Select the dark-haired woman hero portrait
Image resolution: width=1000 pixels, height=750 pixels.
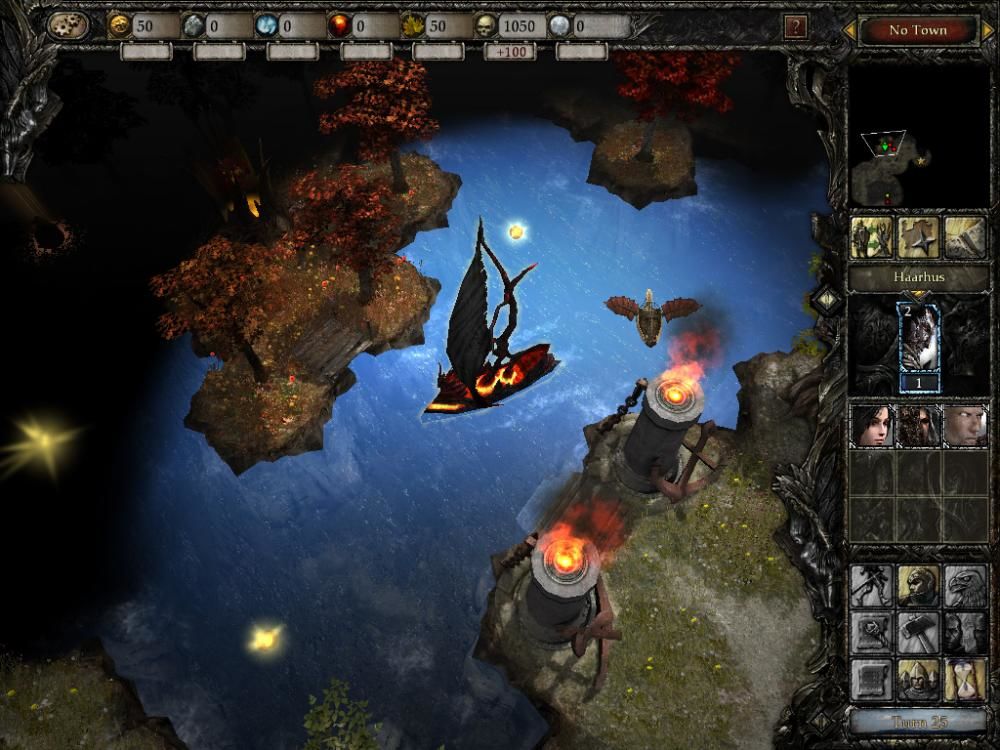[x=870, y=426]
